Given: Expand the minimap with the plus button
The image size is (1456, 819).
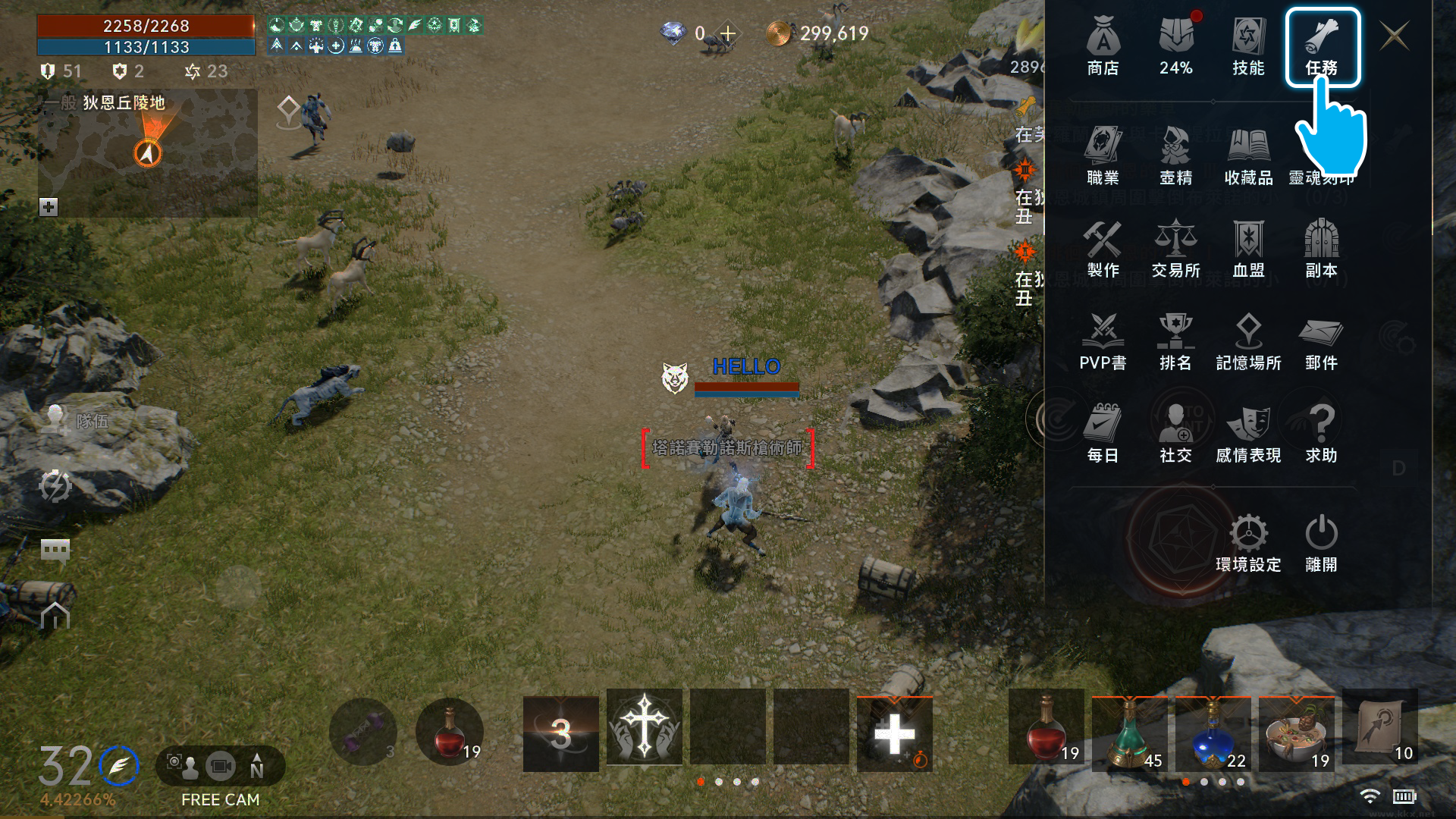Looking at the screenshot, I should pyautogui.click(x=49, y=207).
